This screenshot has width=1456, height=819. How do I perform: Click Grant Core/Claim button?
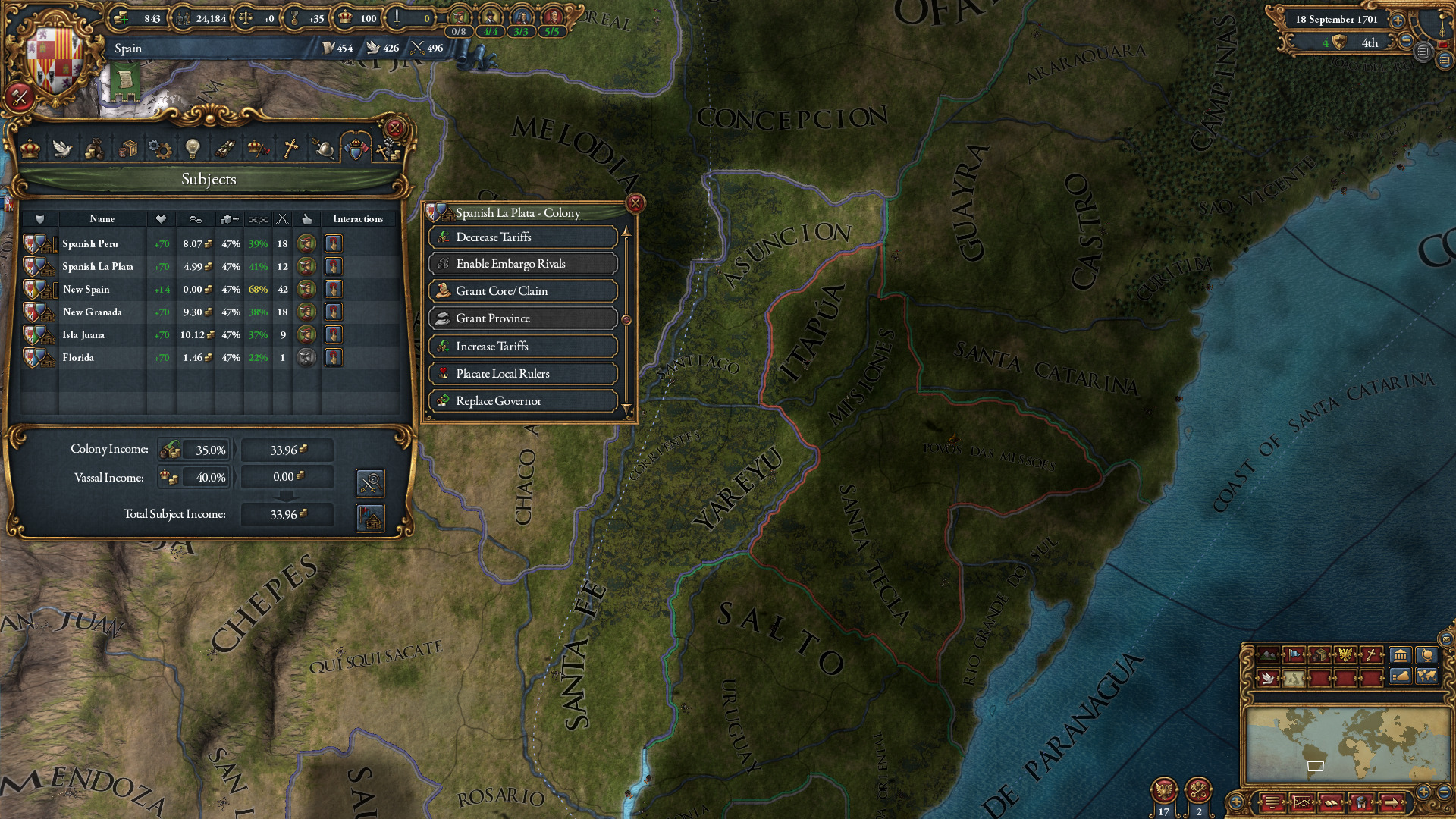coord(522,291)
